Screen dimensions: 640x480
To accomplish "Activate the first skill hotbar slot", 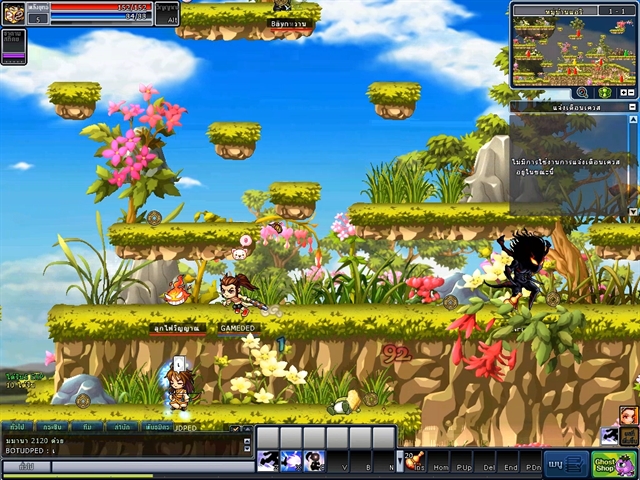I will (x=268, y=460).
